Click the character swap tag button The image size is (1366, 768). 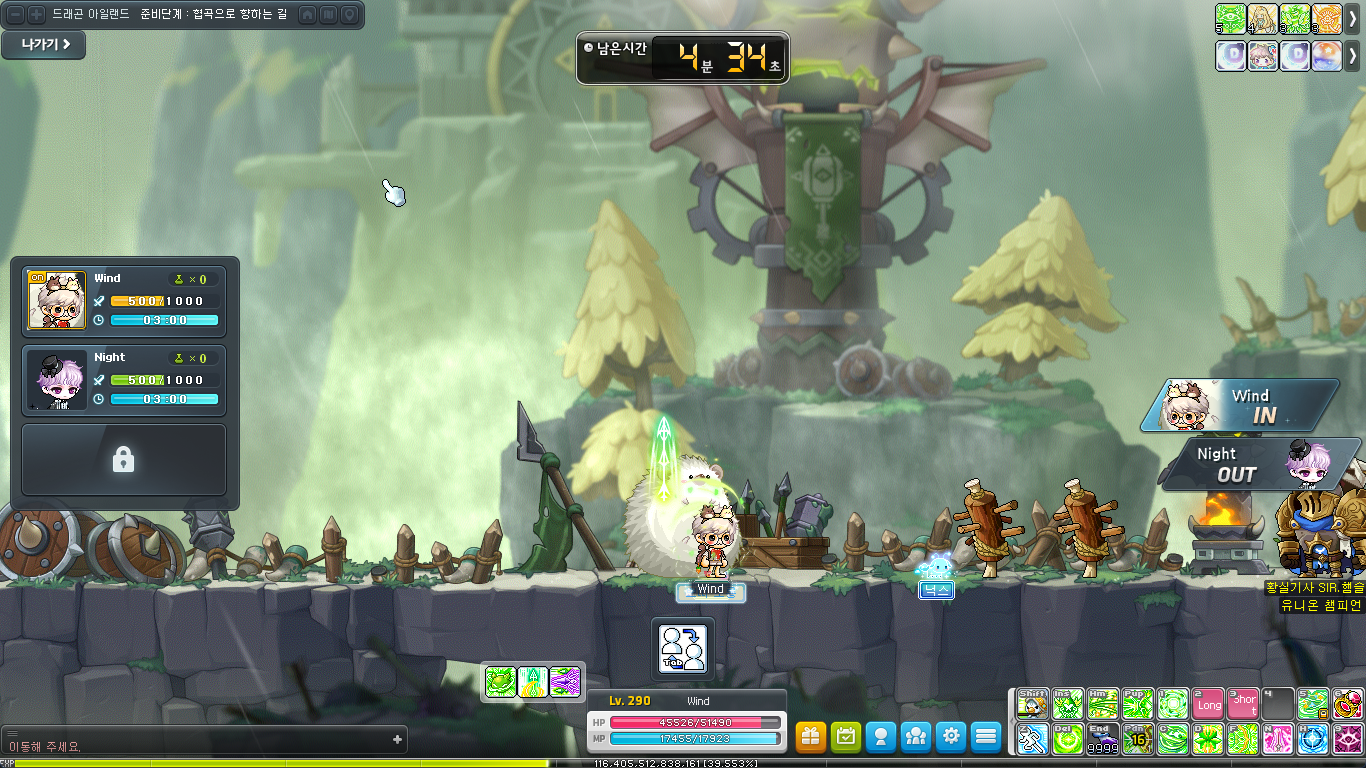click(x=683, y=648)
